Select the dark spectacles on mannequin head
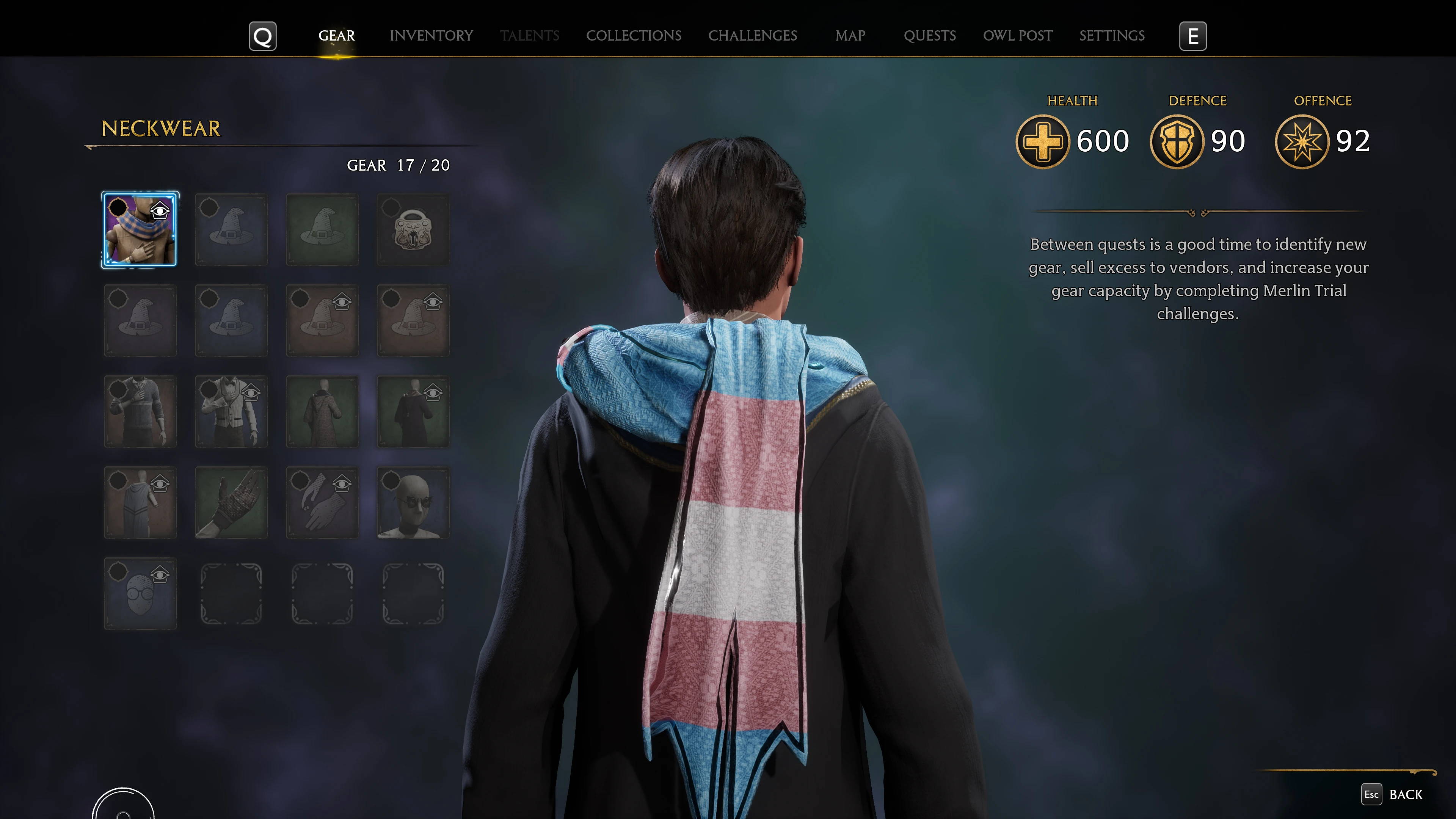This screenshot has height=819, width=1456. [x=413, y=502]
